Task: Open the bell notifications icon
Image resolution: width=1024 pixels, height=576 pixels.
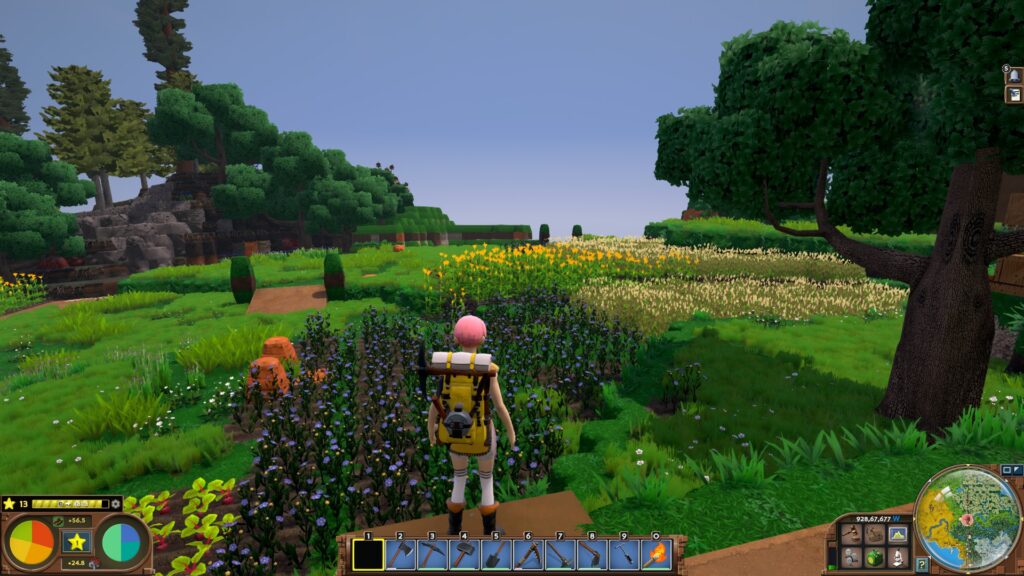Action: 1013,76
